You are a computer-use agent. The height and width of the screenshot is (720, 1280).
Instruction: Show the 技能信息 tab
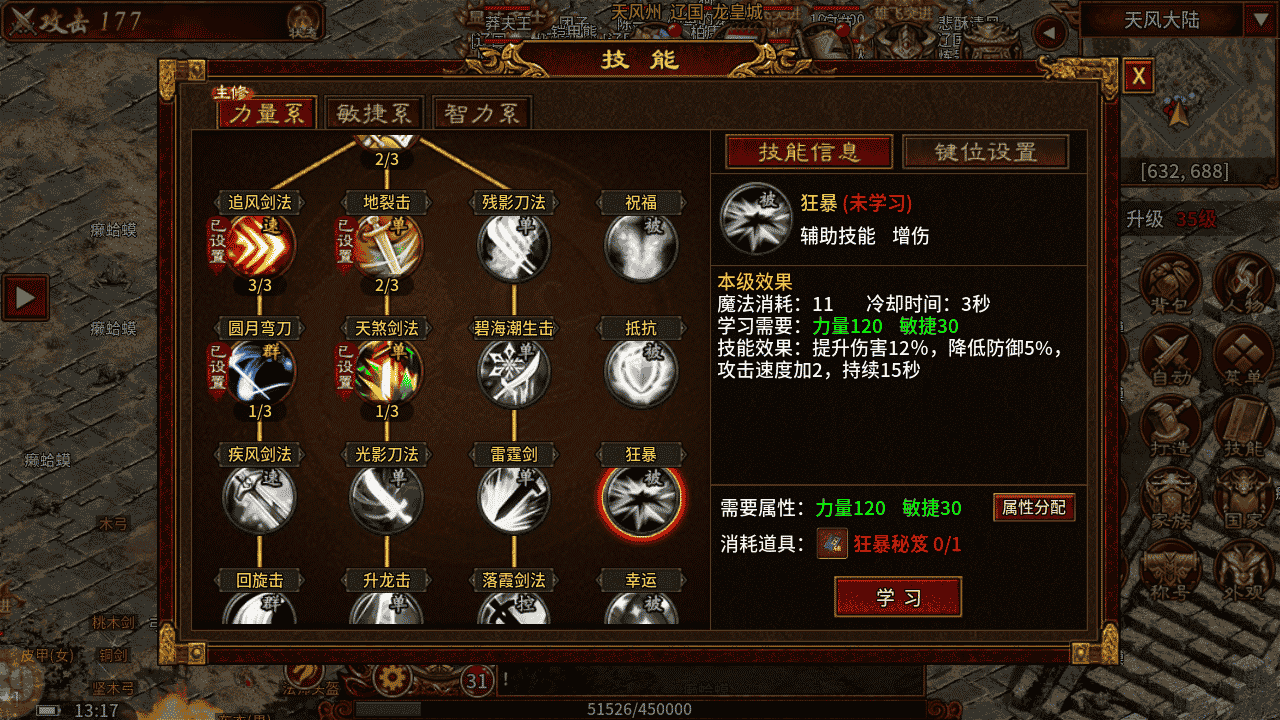809,152
